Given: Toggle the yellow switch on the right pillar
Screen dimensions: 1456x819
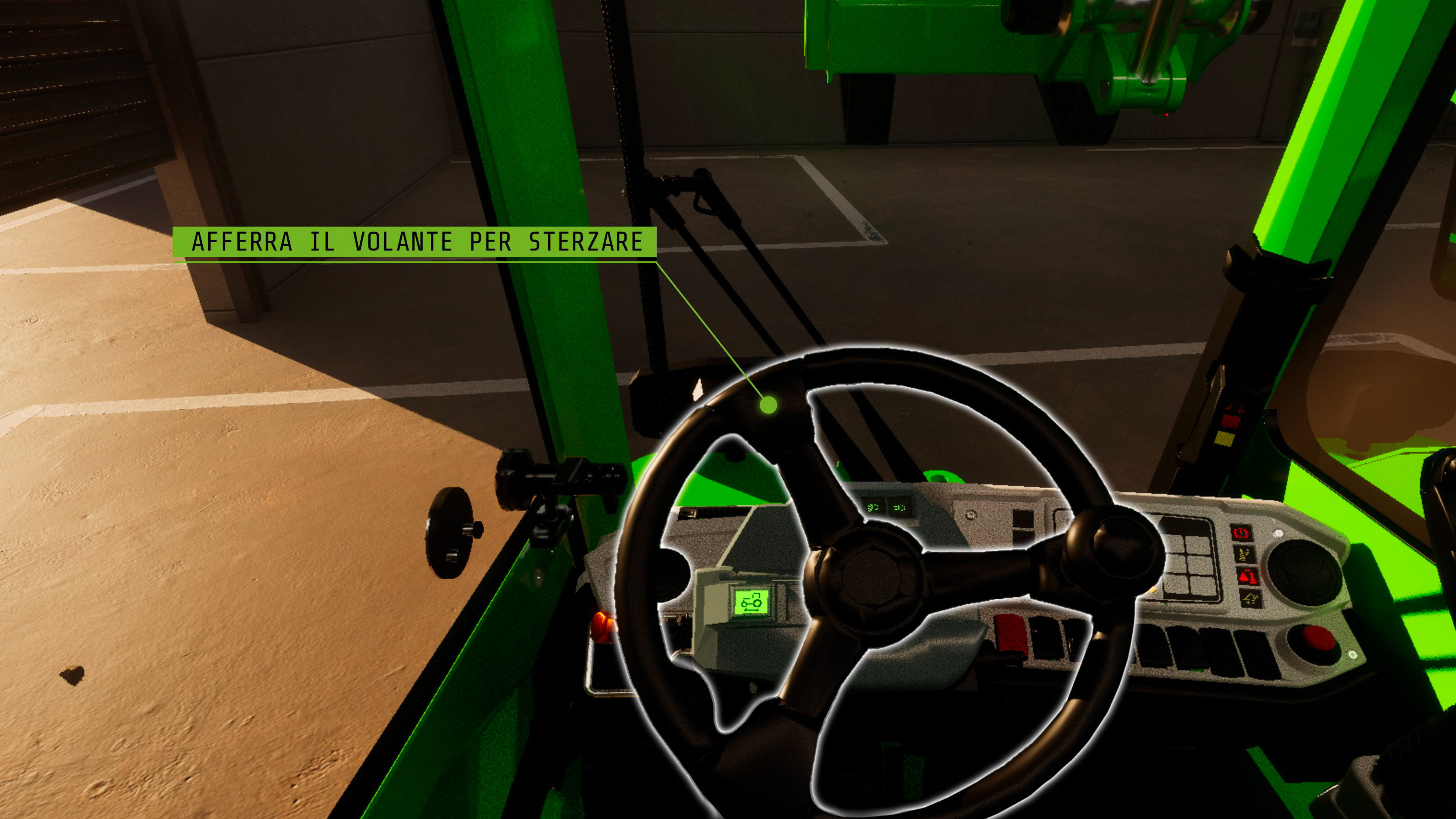Looking at the screenshot, I should 1225,439.
